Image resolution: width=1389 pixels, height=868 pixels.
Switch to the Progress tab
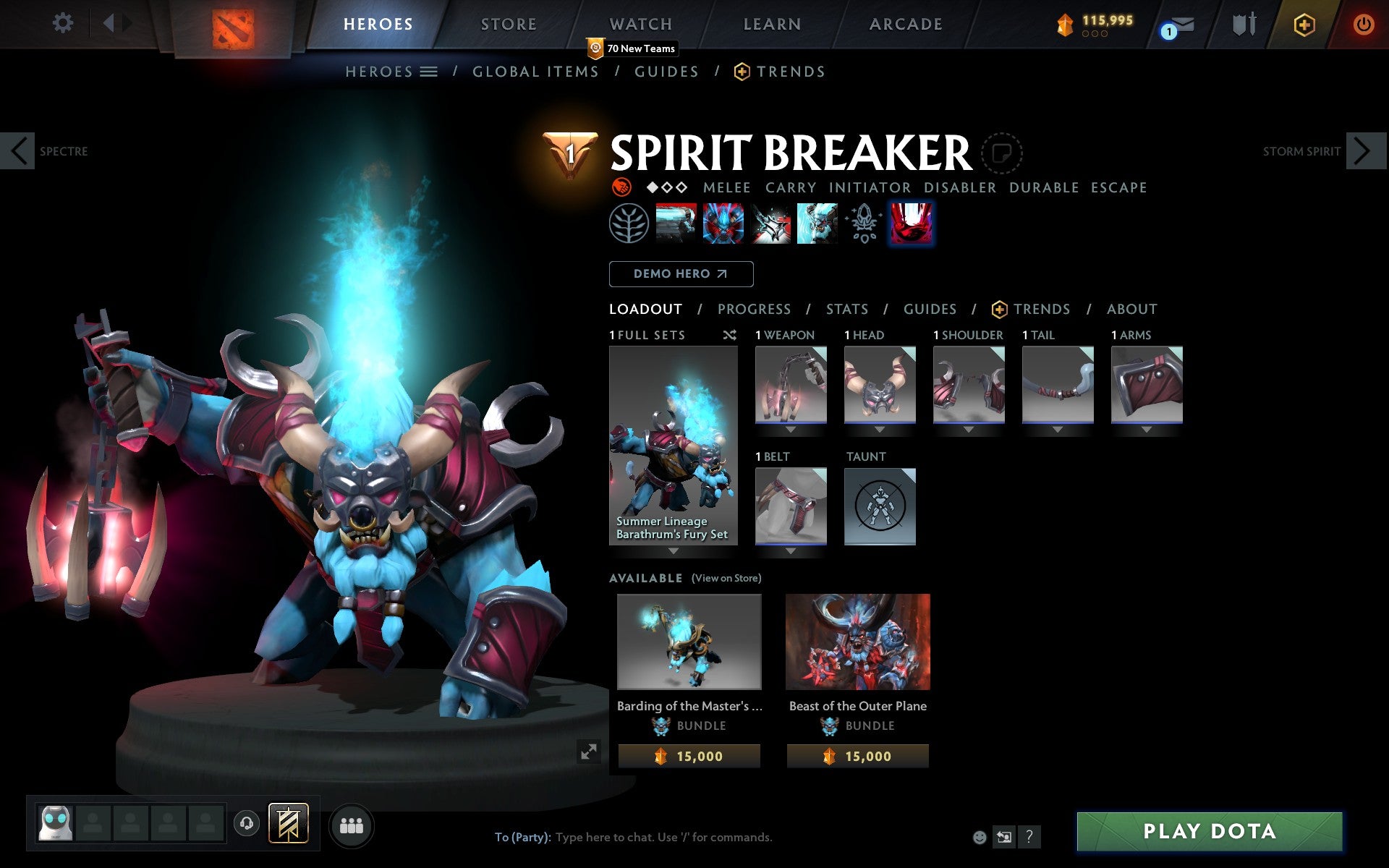click(x=754, y=309)
